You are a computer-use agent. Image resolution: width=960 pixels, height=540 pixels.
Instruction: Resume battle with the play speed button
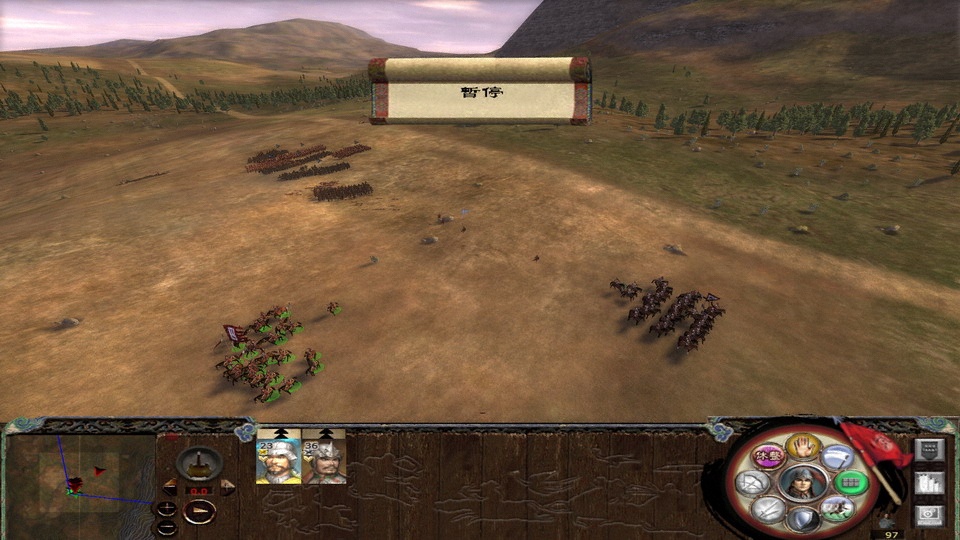(x=200, y=512)
